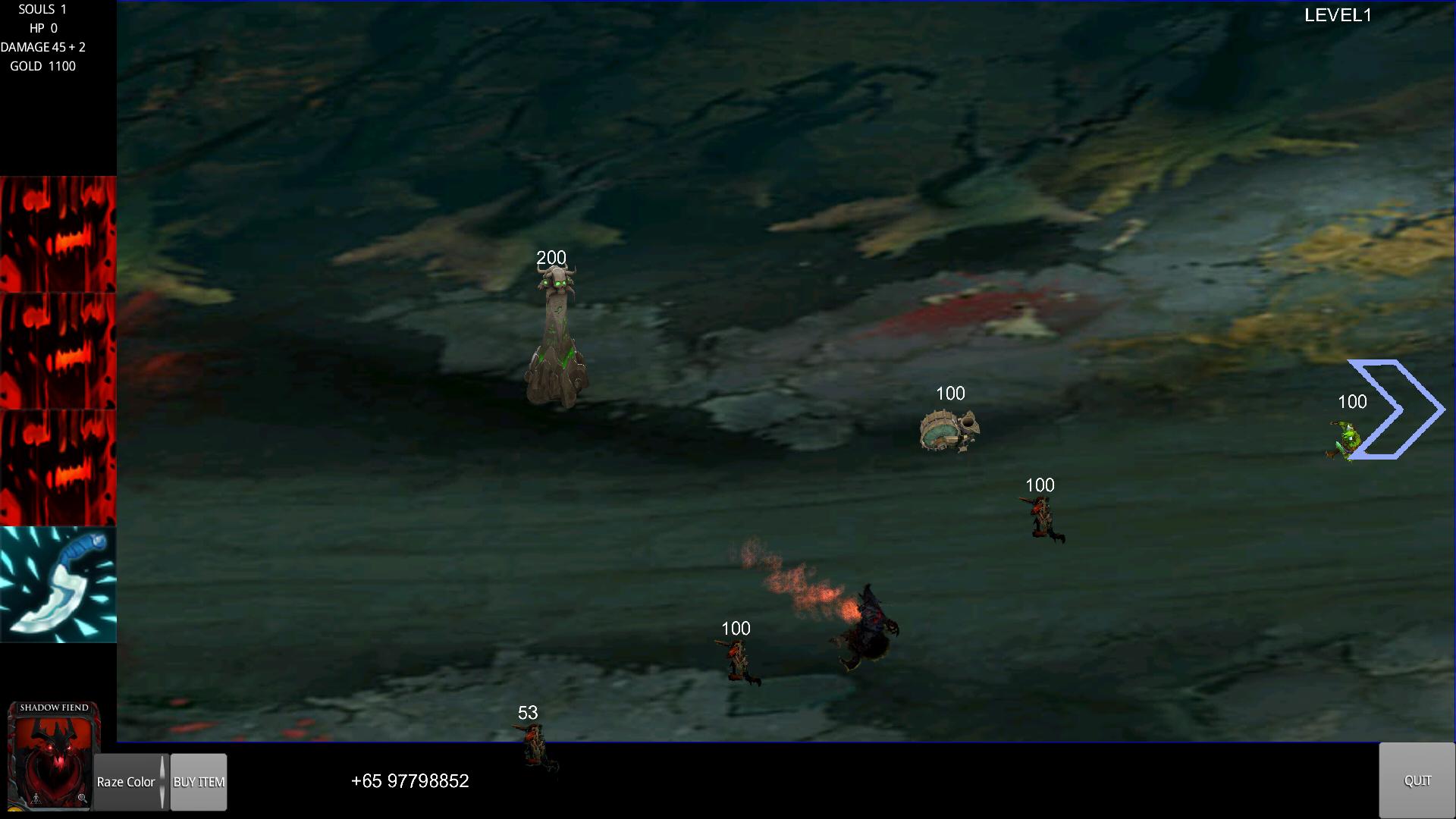Click the LEVEL1 label at top right
Viewport: 1456px width, 819px height.
1337,15
